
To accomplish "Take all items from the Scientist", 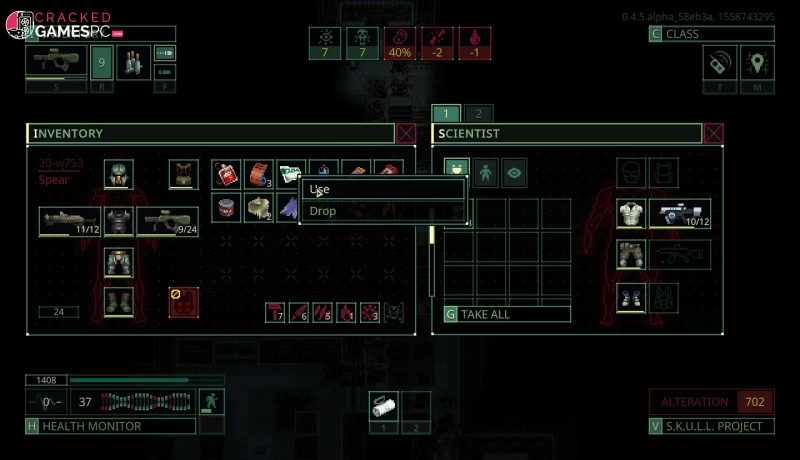I will click(x=507, y=314).
